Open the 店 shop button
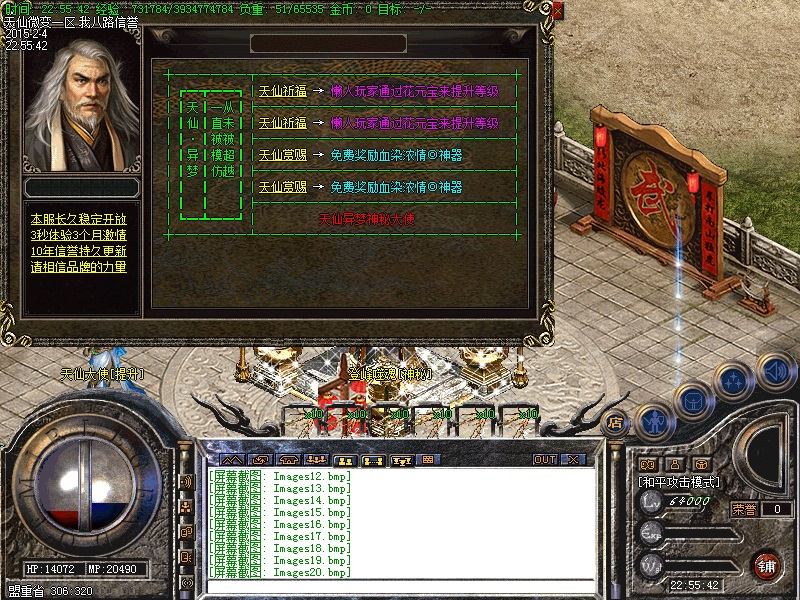The width and height of the screenshot is (800, 600). coord(616,422)
